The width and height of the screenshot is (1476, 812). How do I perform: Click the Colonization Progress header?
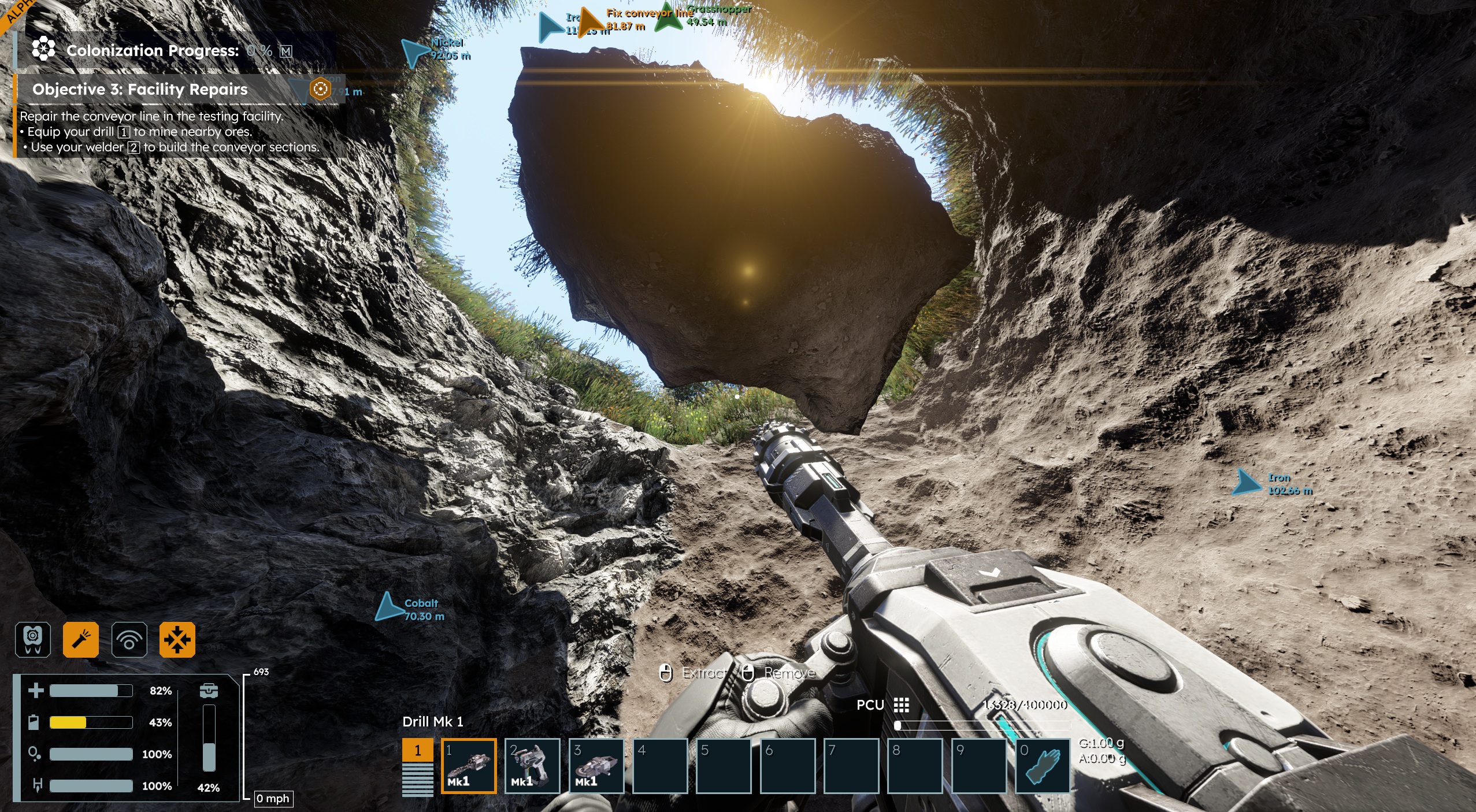click(x=153, y=51)
